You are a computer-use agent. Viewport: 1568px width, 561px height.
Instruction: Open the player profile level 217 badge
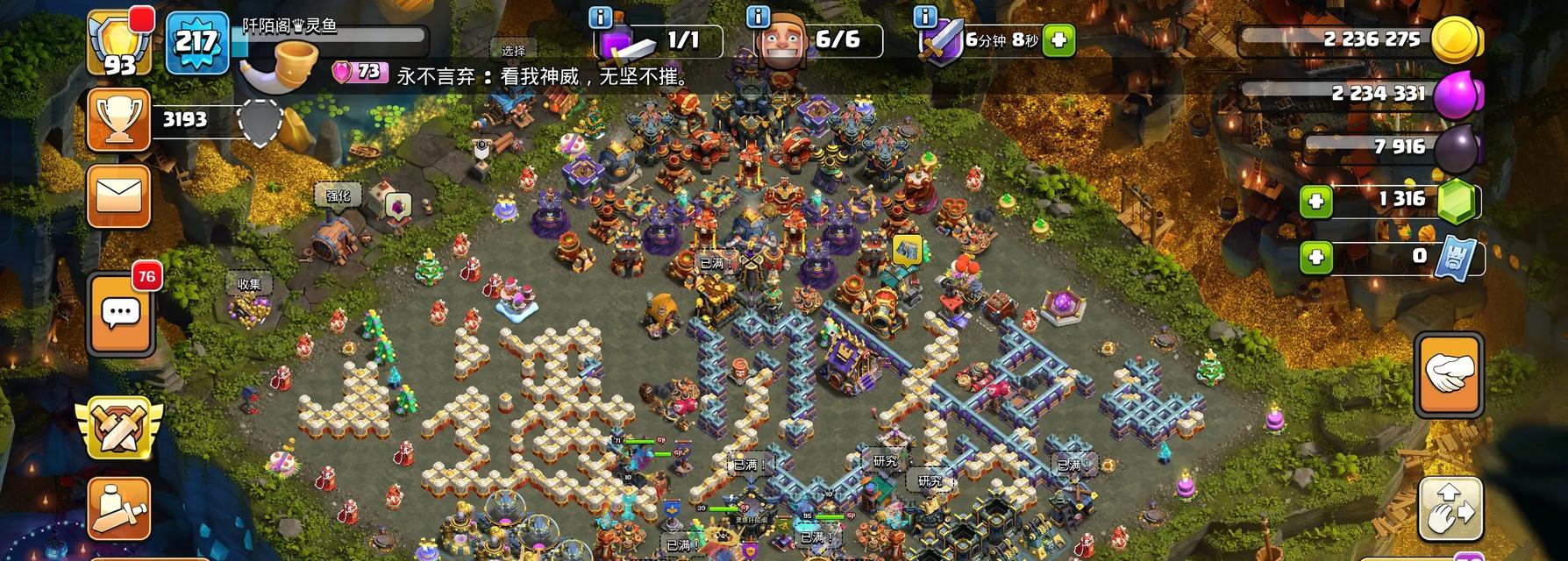click(x=196, y=40)
